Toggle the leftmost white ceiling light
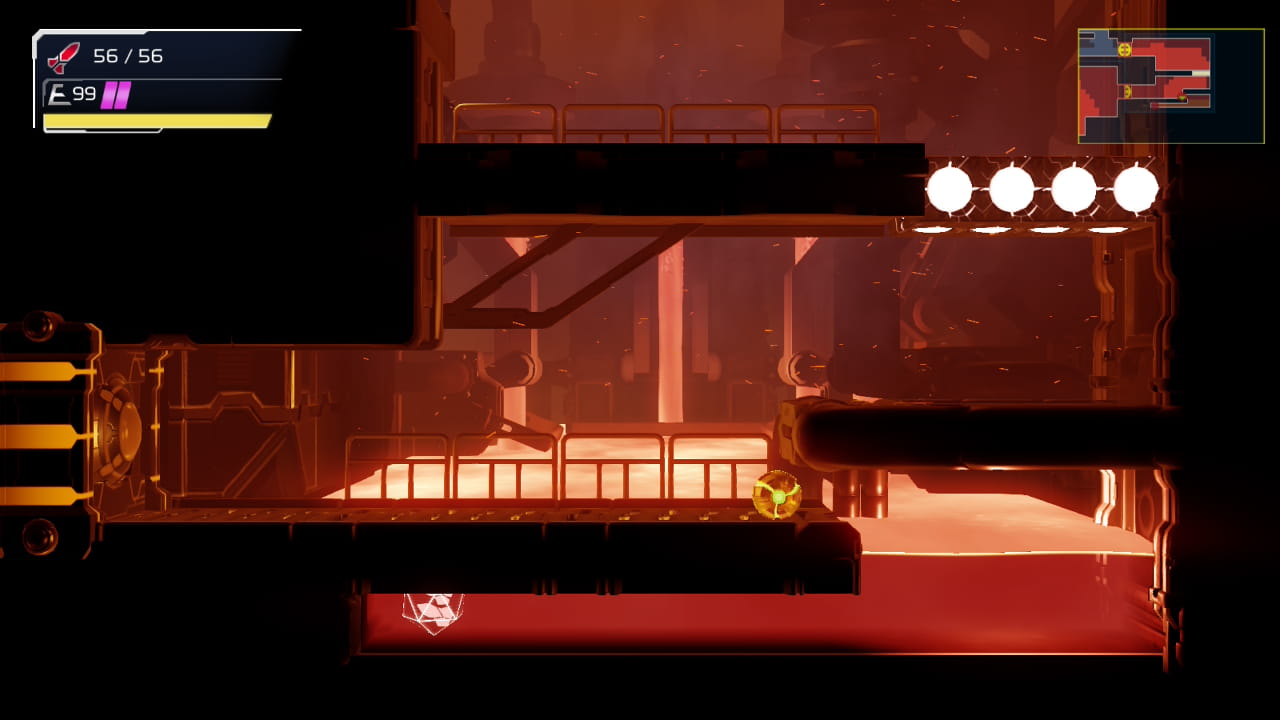 (x=949, y=188)
